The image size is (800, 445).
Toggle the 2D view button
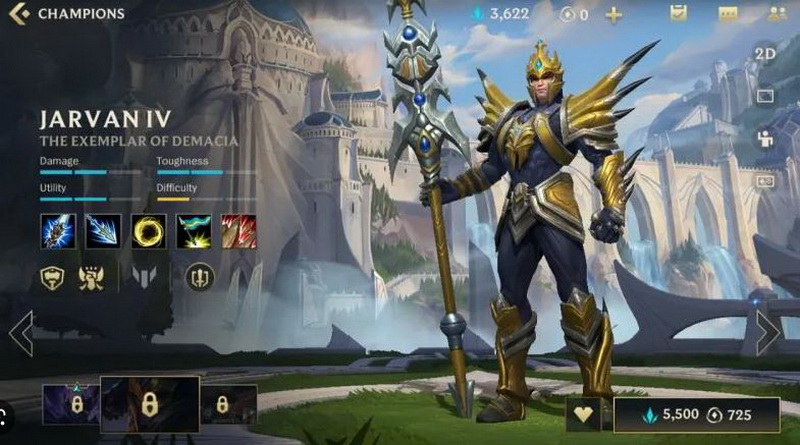pyautogui.click(x=765, y=54)
